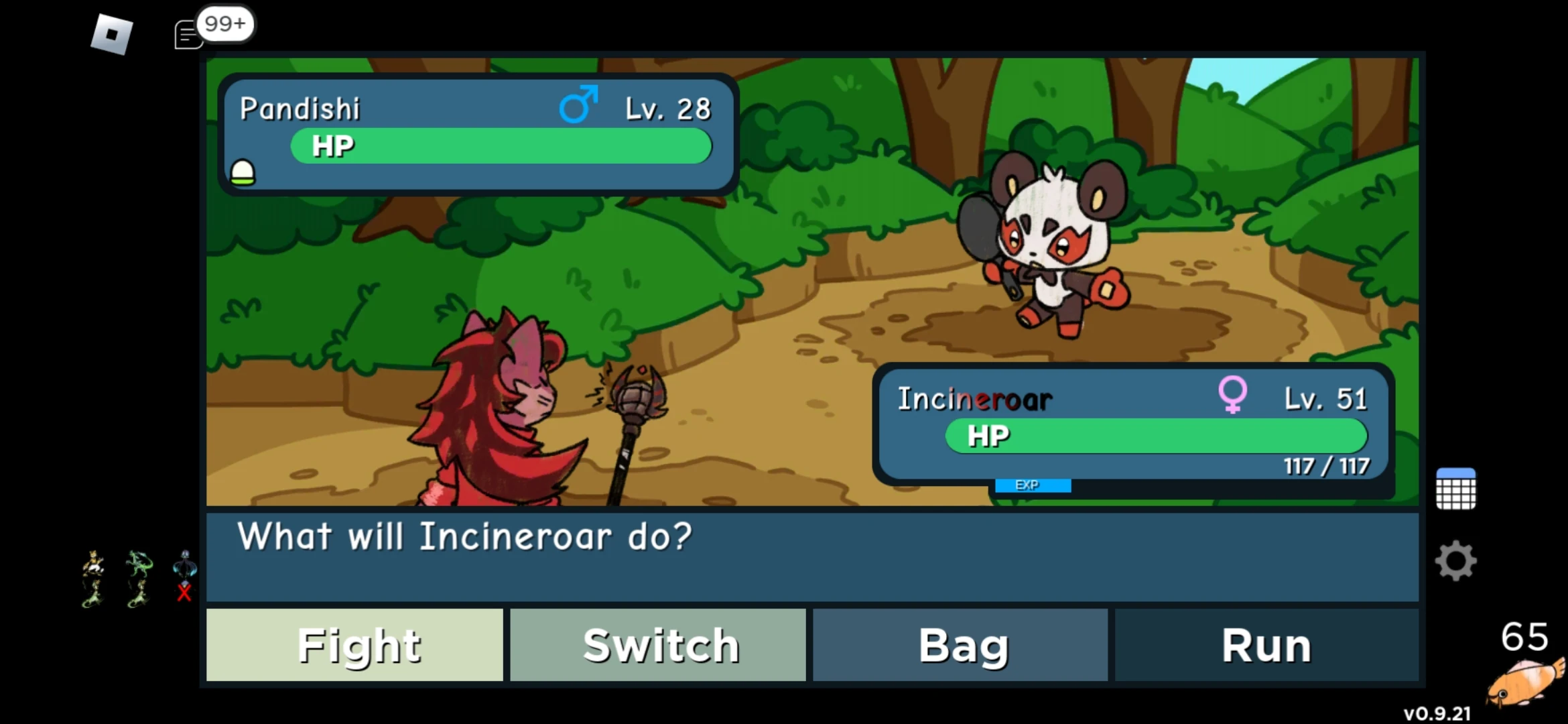Open the Roblox menu icon

click(111, 34)
